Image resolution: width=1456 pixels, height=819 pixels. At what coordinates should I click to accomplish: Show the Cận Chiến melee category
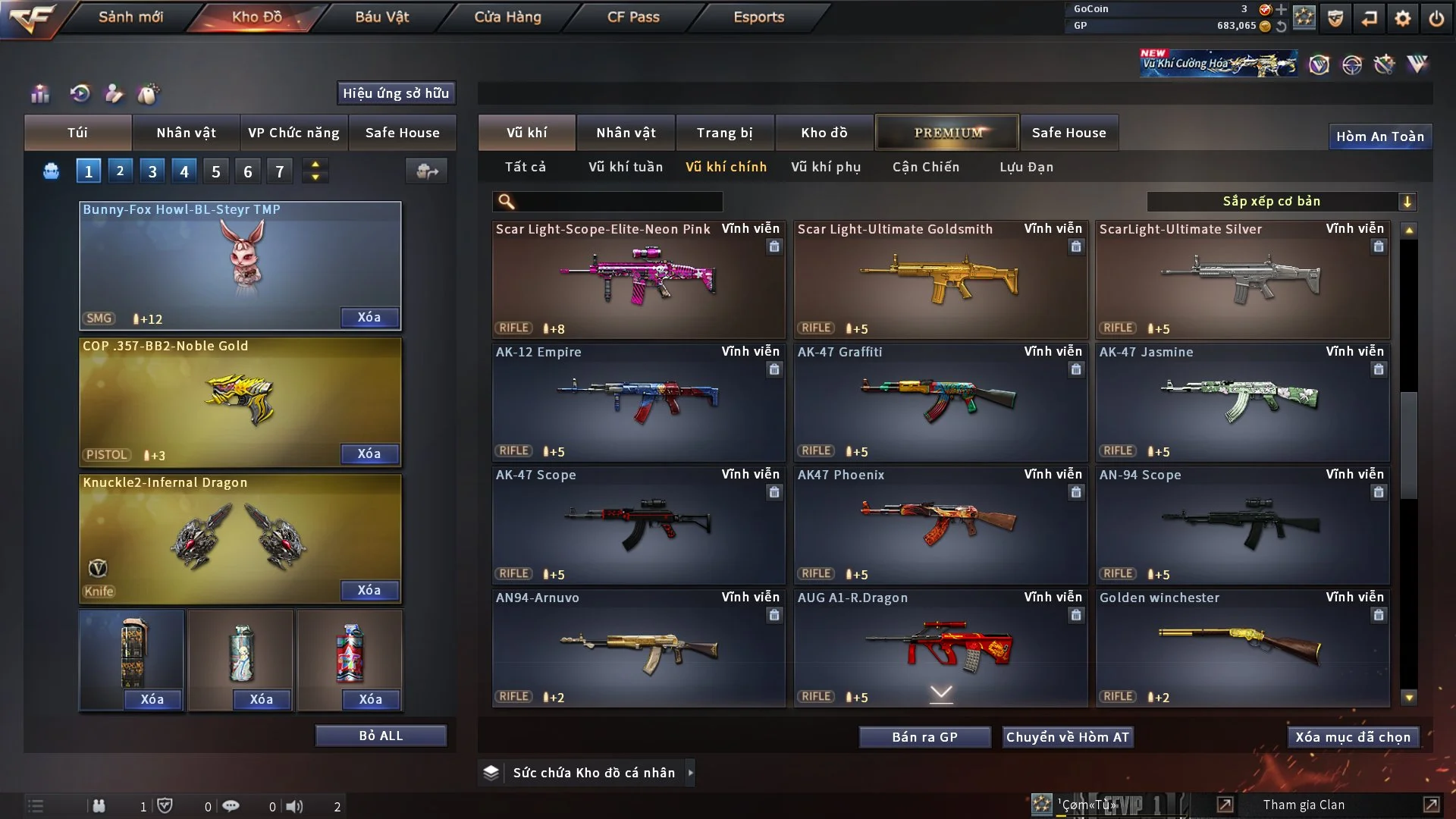click(x=925, y=167)
